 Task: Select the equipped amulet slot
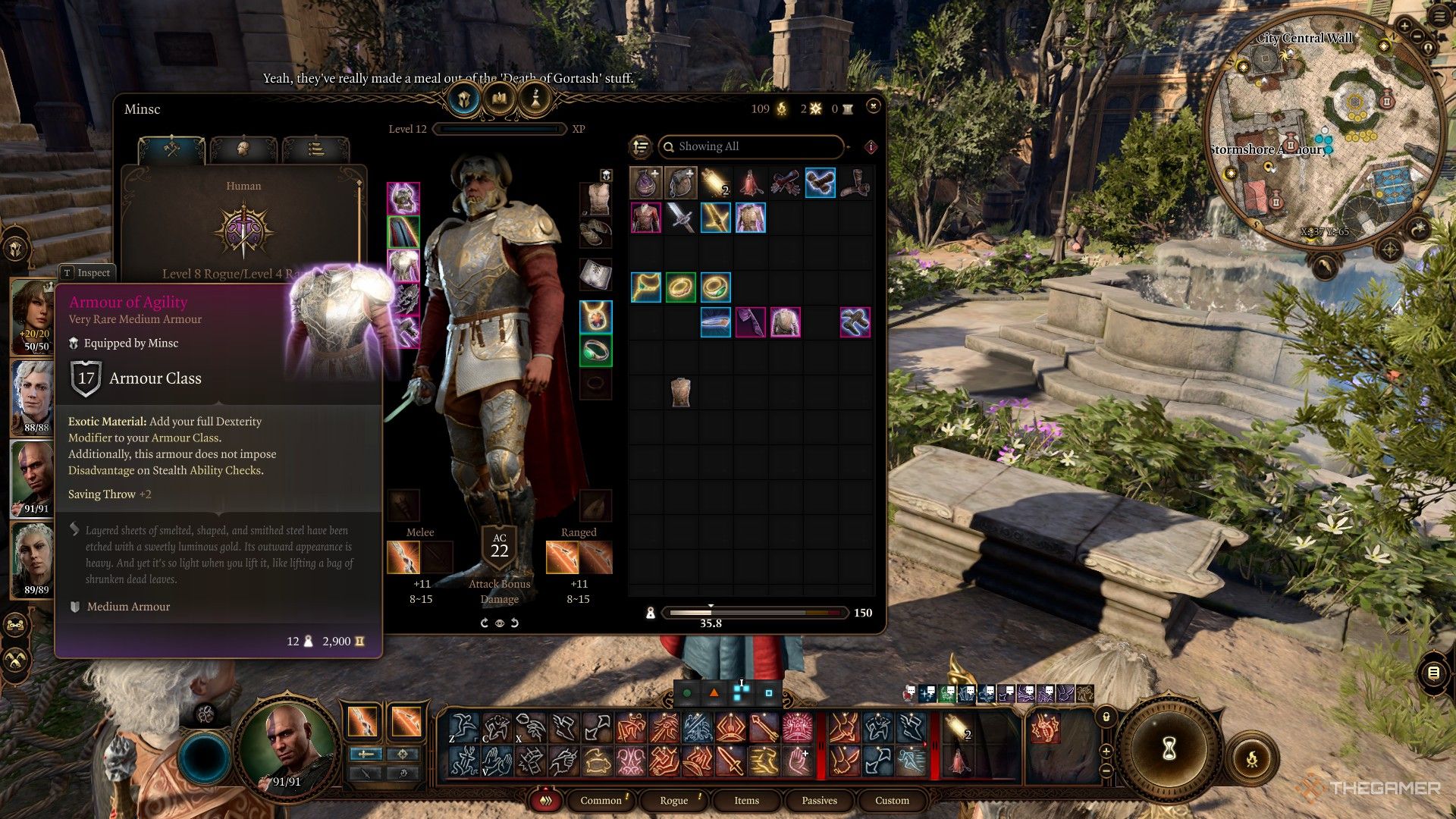(x=595, y=316)
